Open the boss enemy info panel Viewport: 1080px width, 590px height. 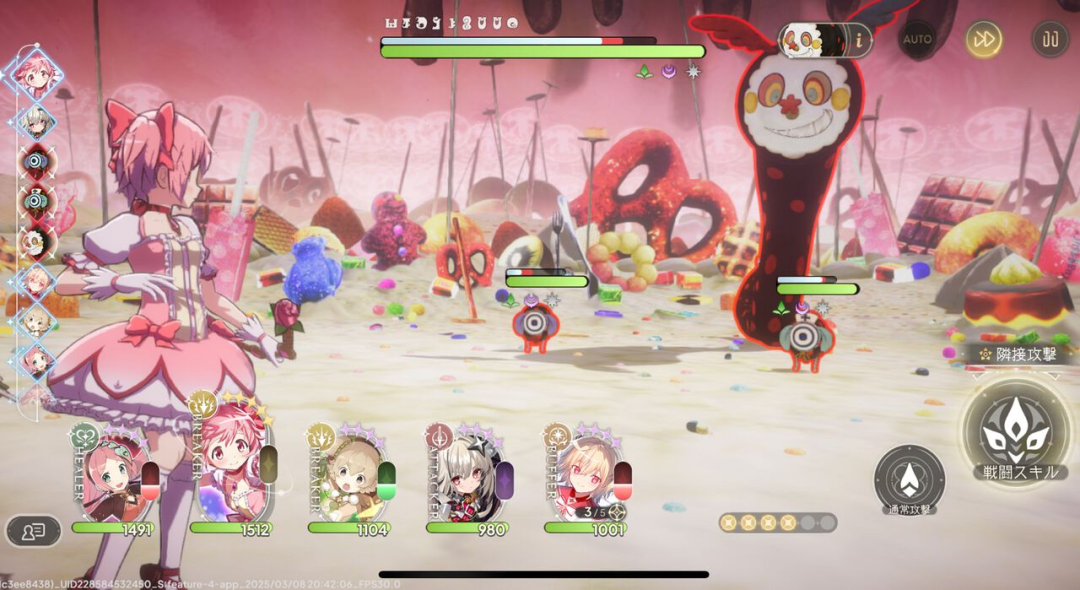[858, 40]
